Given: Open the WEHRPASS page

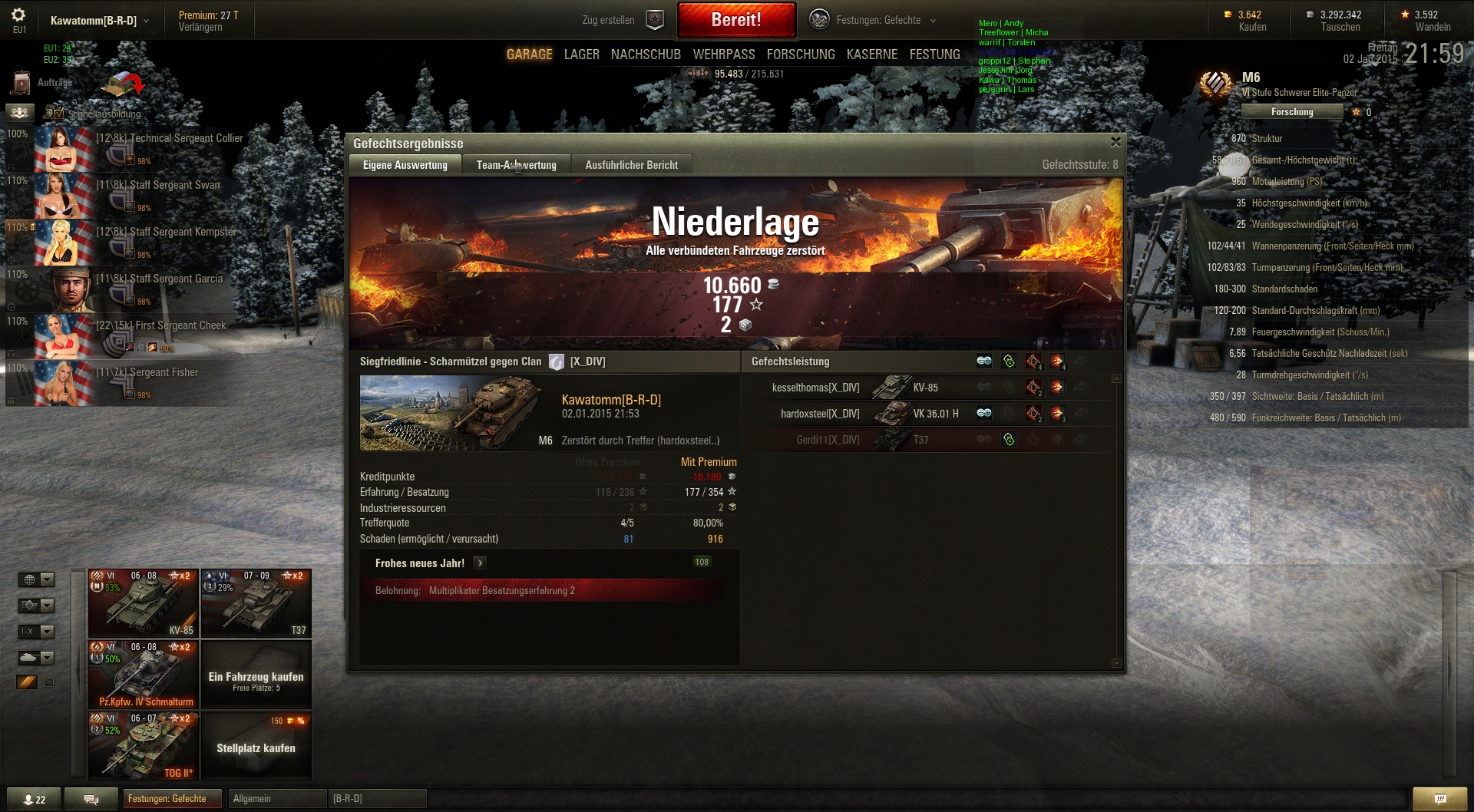Looking at the screenshot, I should 724,54.
